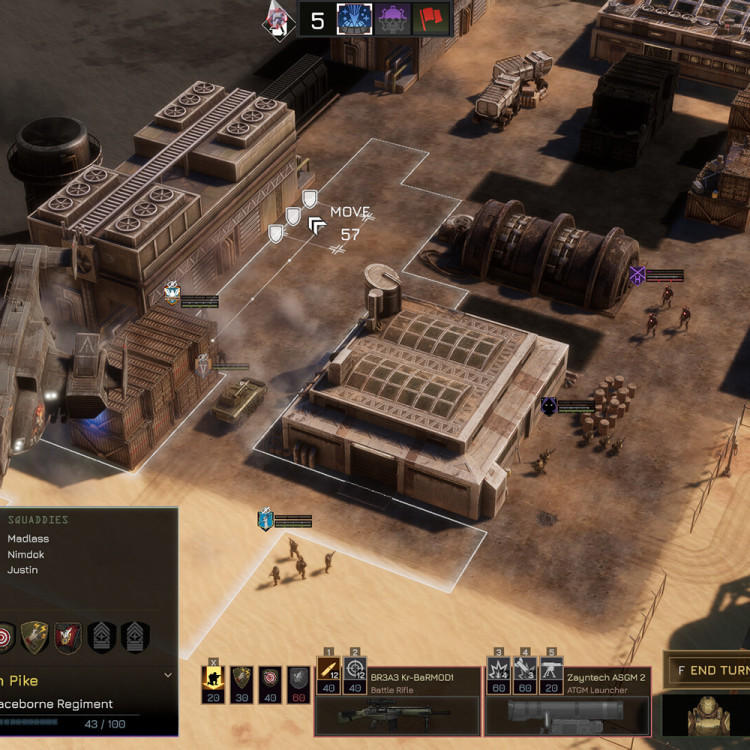Image resolution: width=750 pixels, height=750 pixels.
Task: Activate the grey shield ability costing 60
Action: 299,682
